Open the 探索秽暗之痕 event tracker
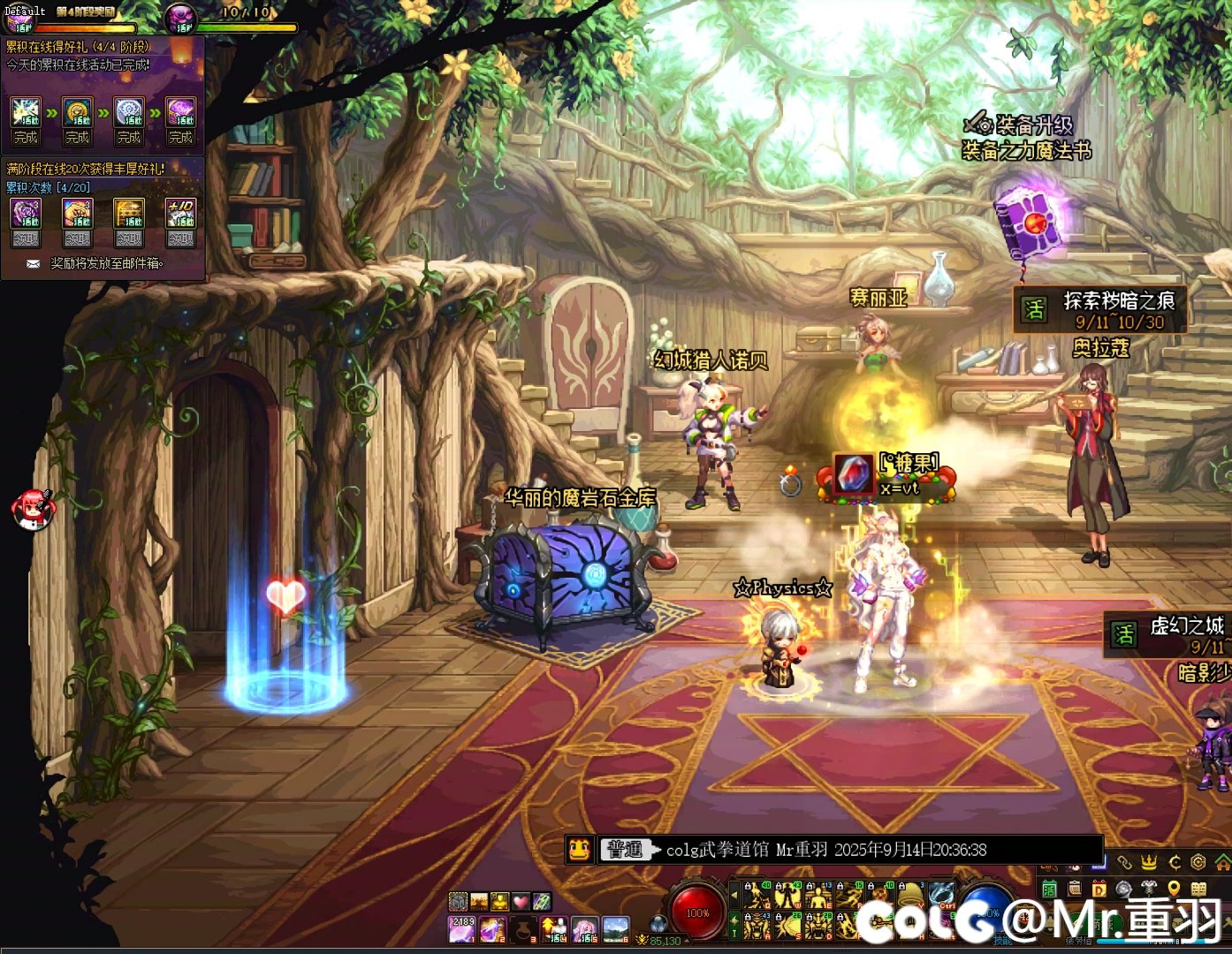 (x=1103, y=310)
